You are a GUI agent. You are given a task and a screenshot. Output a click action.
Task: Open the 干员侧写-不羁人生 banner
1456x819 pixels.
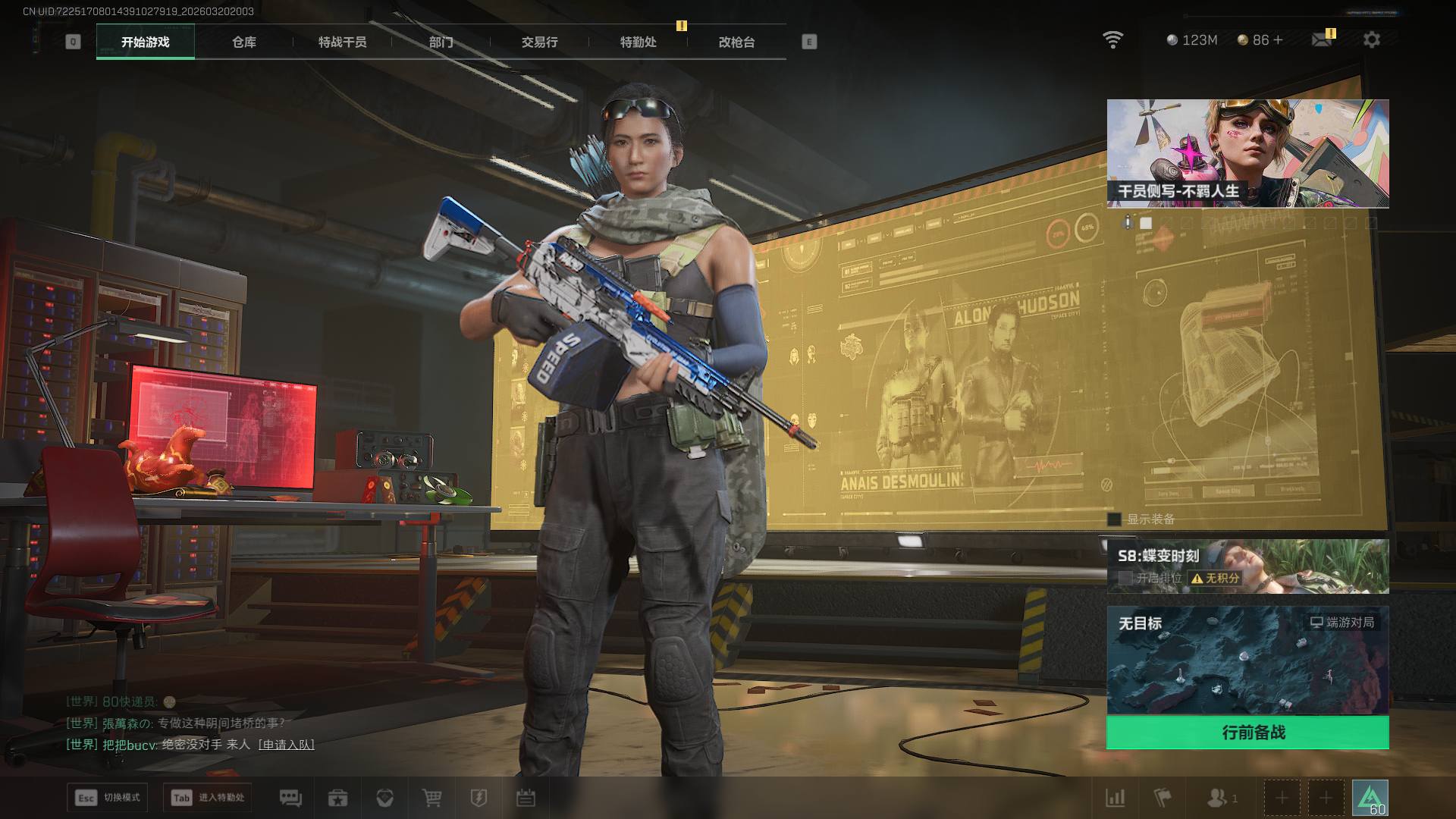[x=1247, y=153]
